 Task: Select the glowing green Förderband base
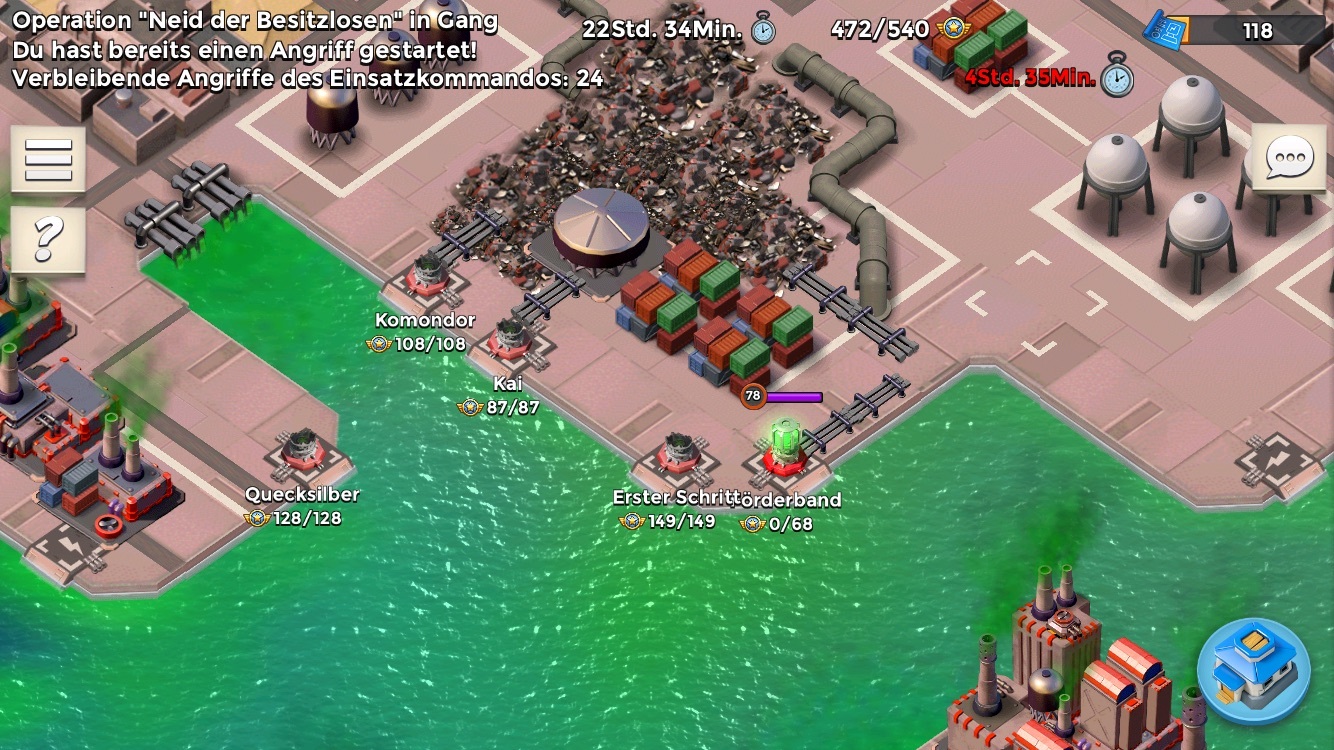(786, 446)
